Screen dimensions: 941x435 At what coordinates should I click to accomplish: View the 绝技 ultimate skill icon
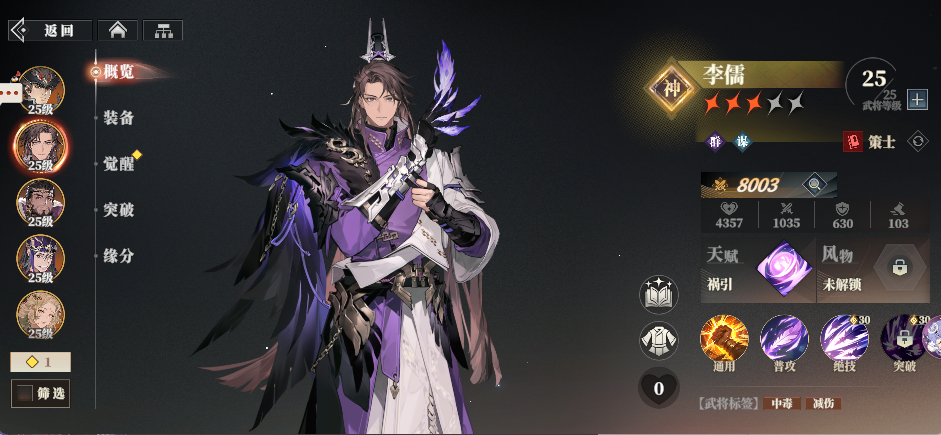pyautogui.click(x=844, y=339)
